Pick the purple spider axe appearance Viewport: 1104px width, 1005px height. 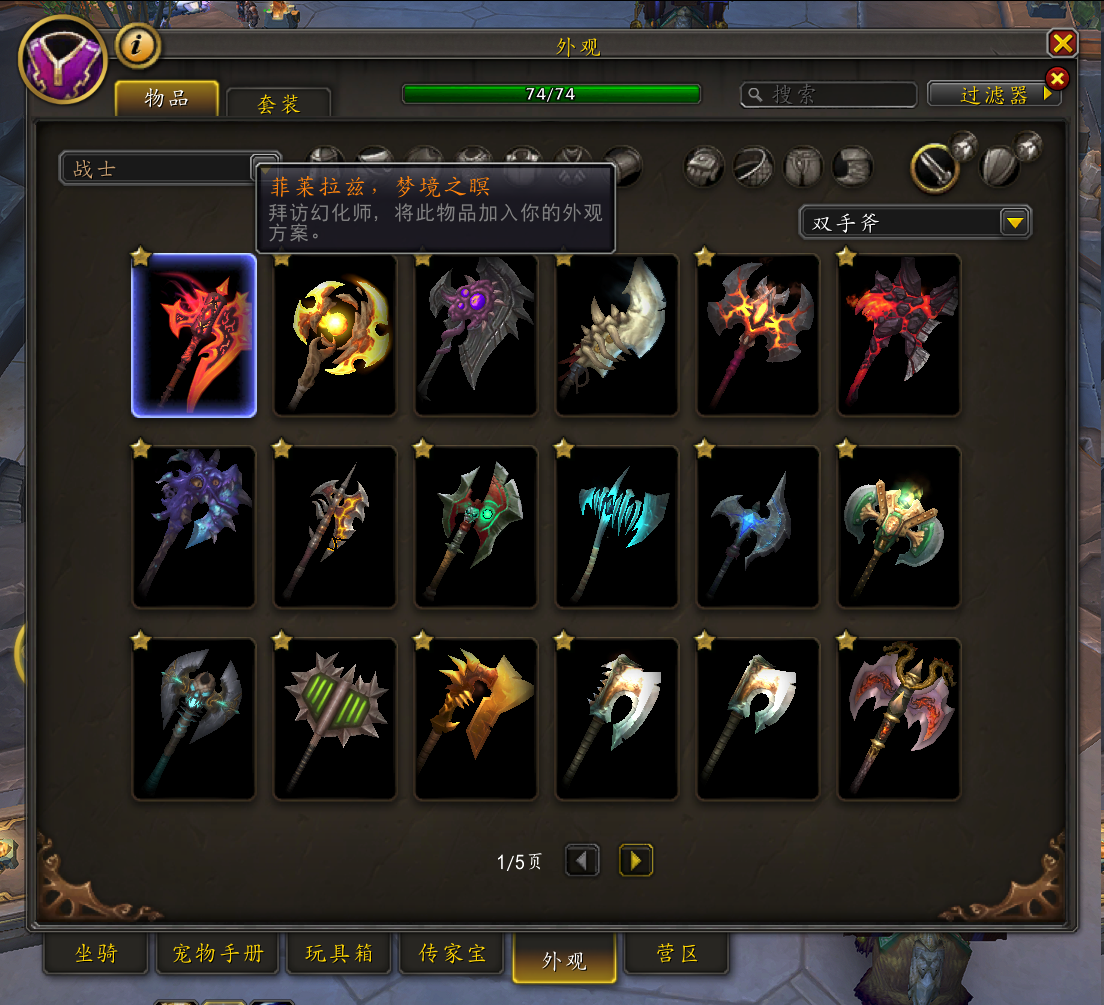(476, 335)
